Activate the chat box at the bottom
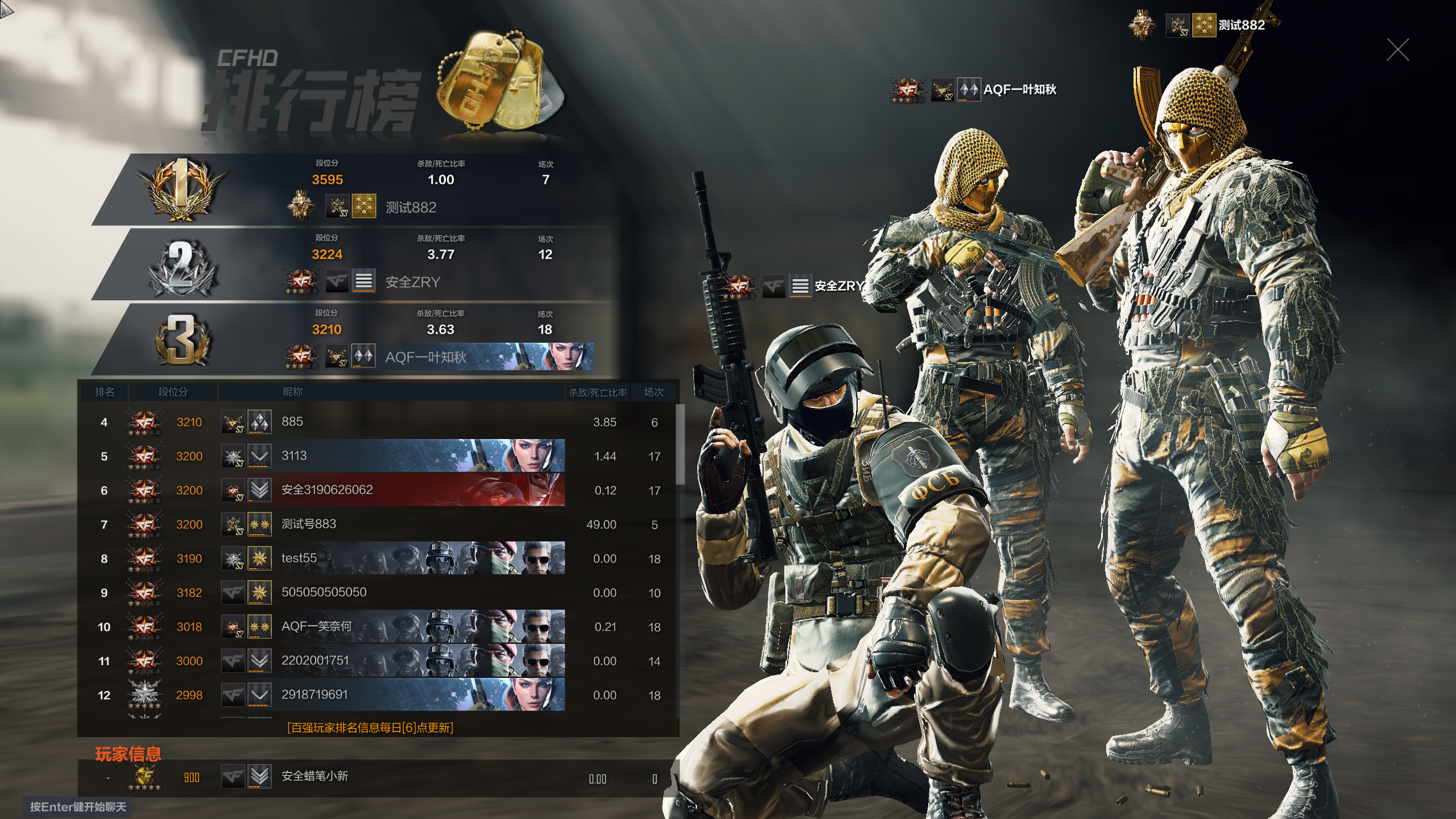This screenshot has height=819, width=1456. (78, 807)
